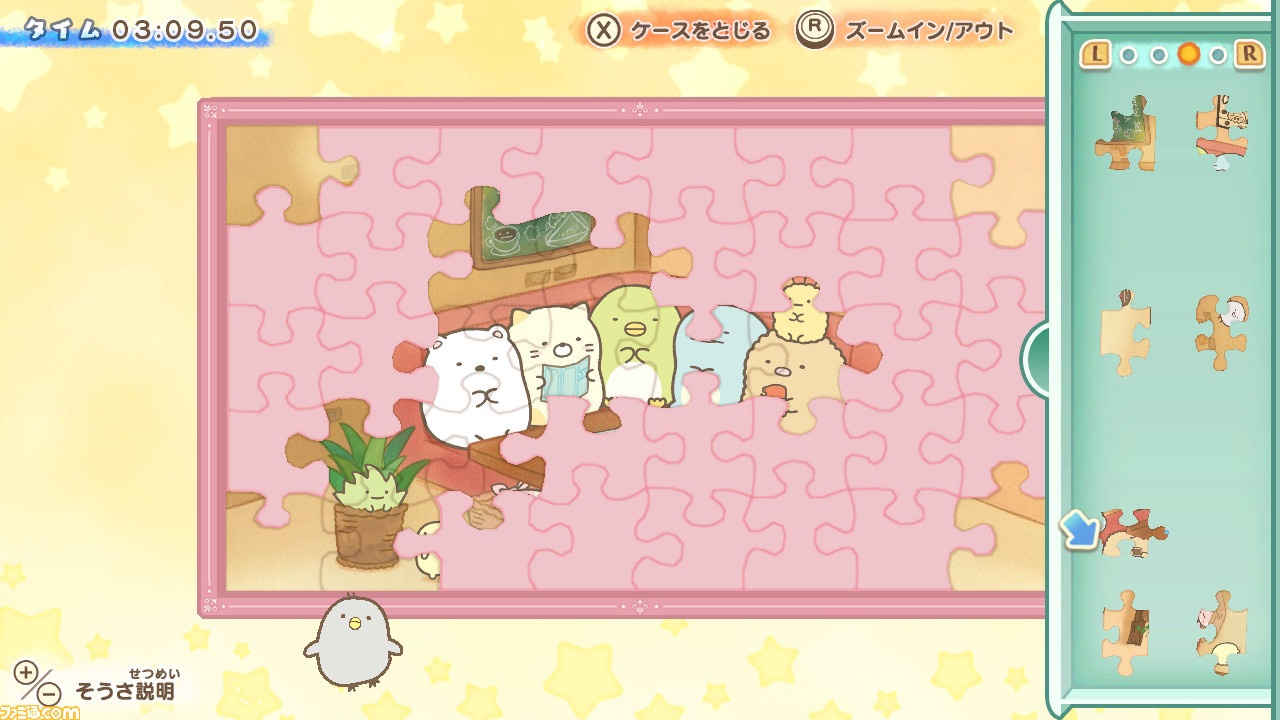Open the last piece tray page dot
This screenshot has height=720, width=1280.
coord(1217,55)
